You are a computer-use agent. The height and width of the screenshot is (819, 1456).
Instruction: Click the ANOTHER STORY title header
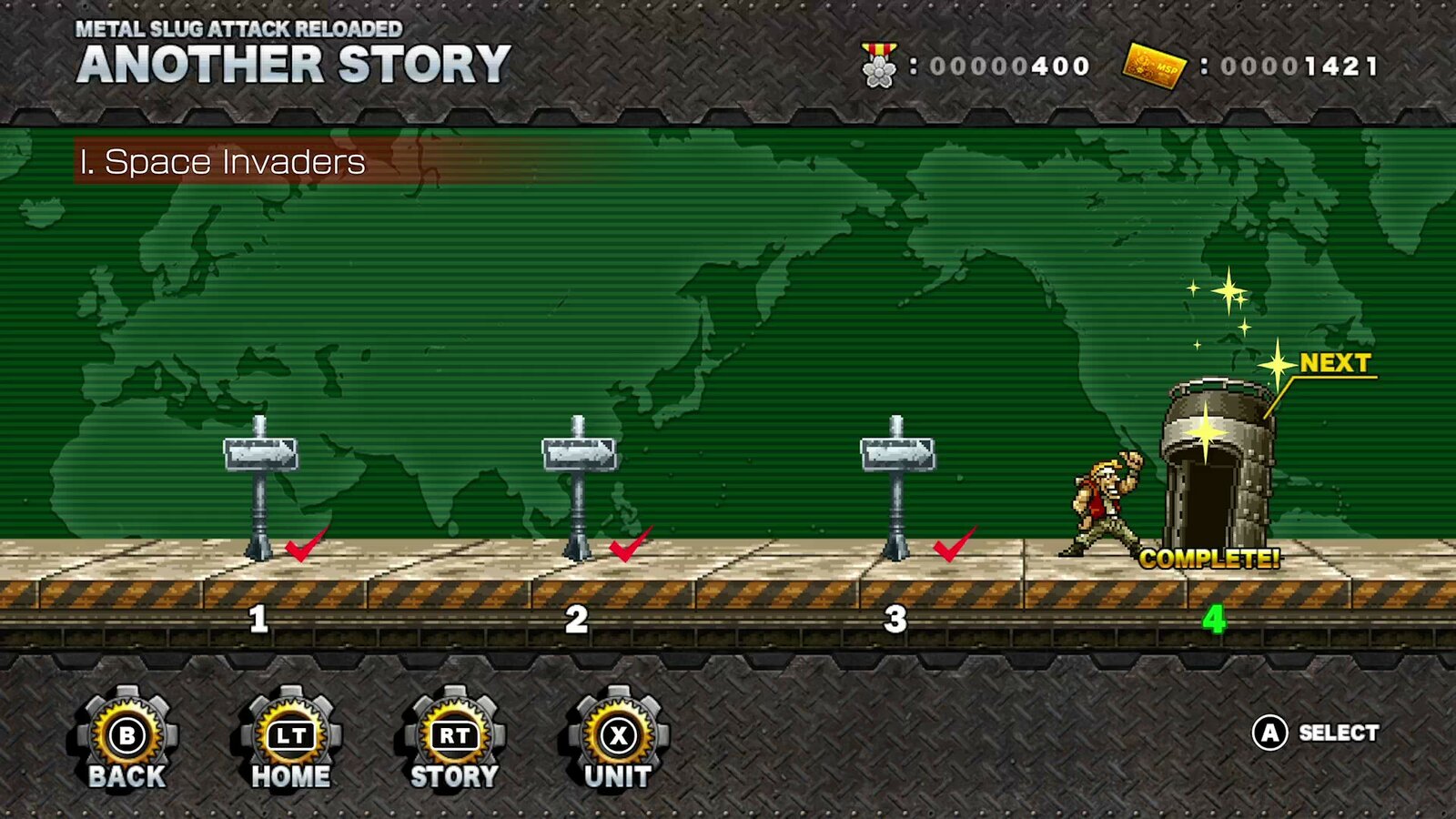(291, 62)
